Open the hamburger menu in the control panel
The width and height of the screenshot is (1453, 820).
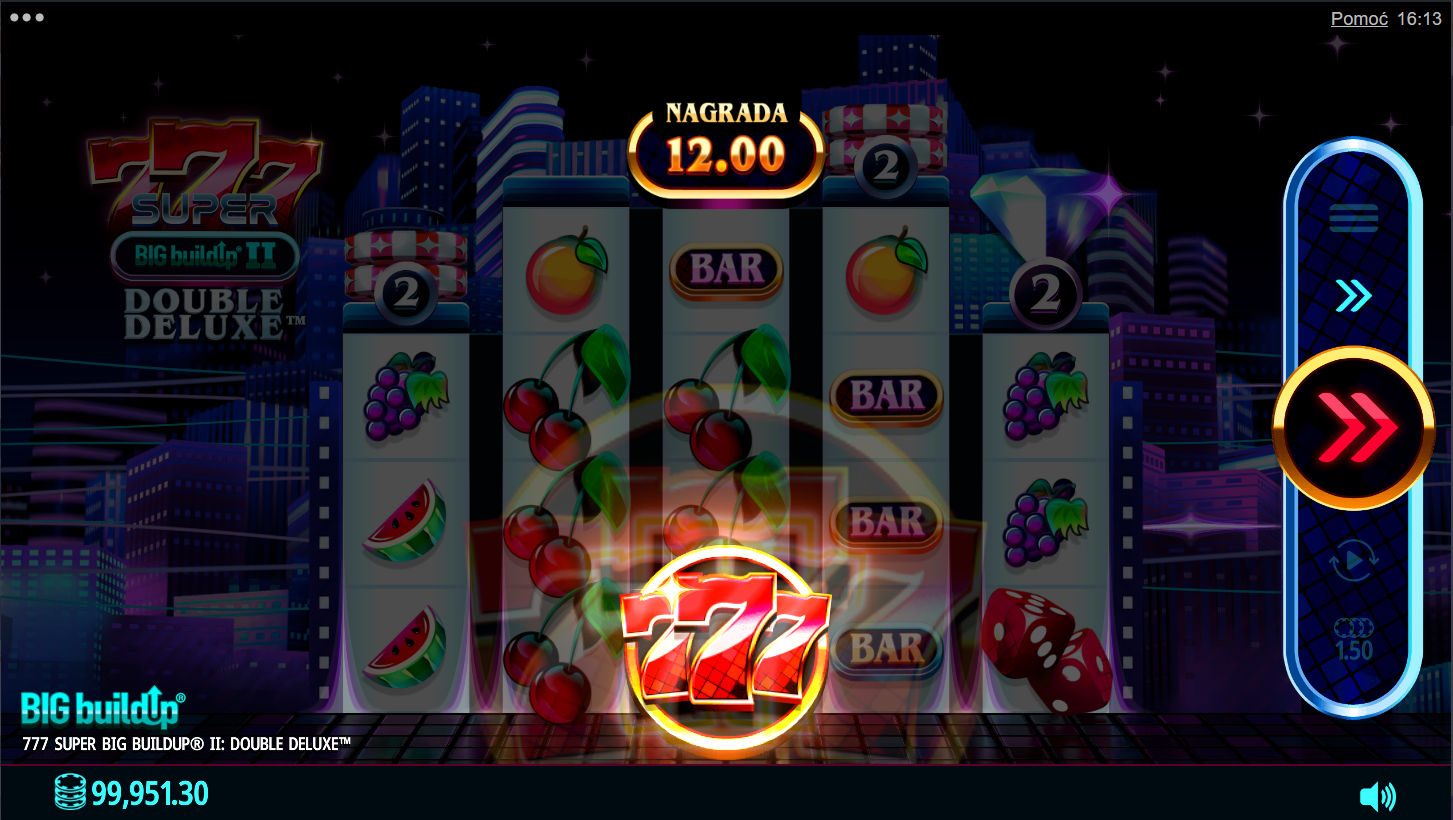[x=1353, y=217]
